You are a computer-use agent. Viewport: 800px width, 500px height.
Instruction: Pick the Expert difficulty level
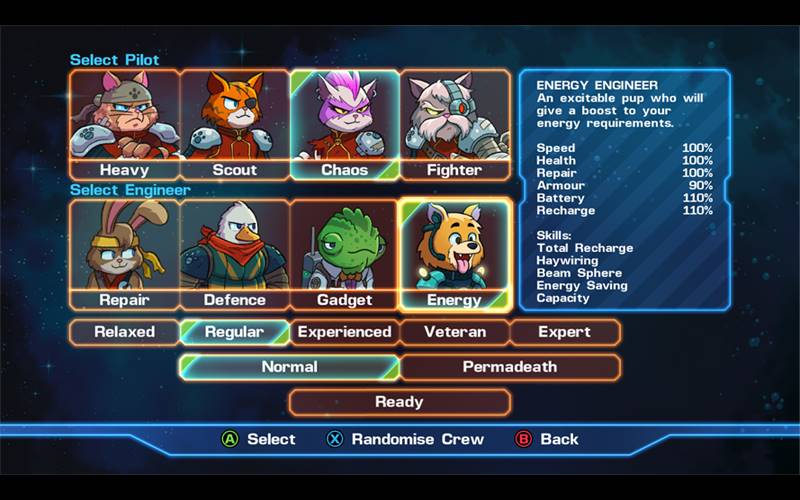click(x=565, y=332)
